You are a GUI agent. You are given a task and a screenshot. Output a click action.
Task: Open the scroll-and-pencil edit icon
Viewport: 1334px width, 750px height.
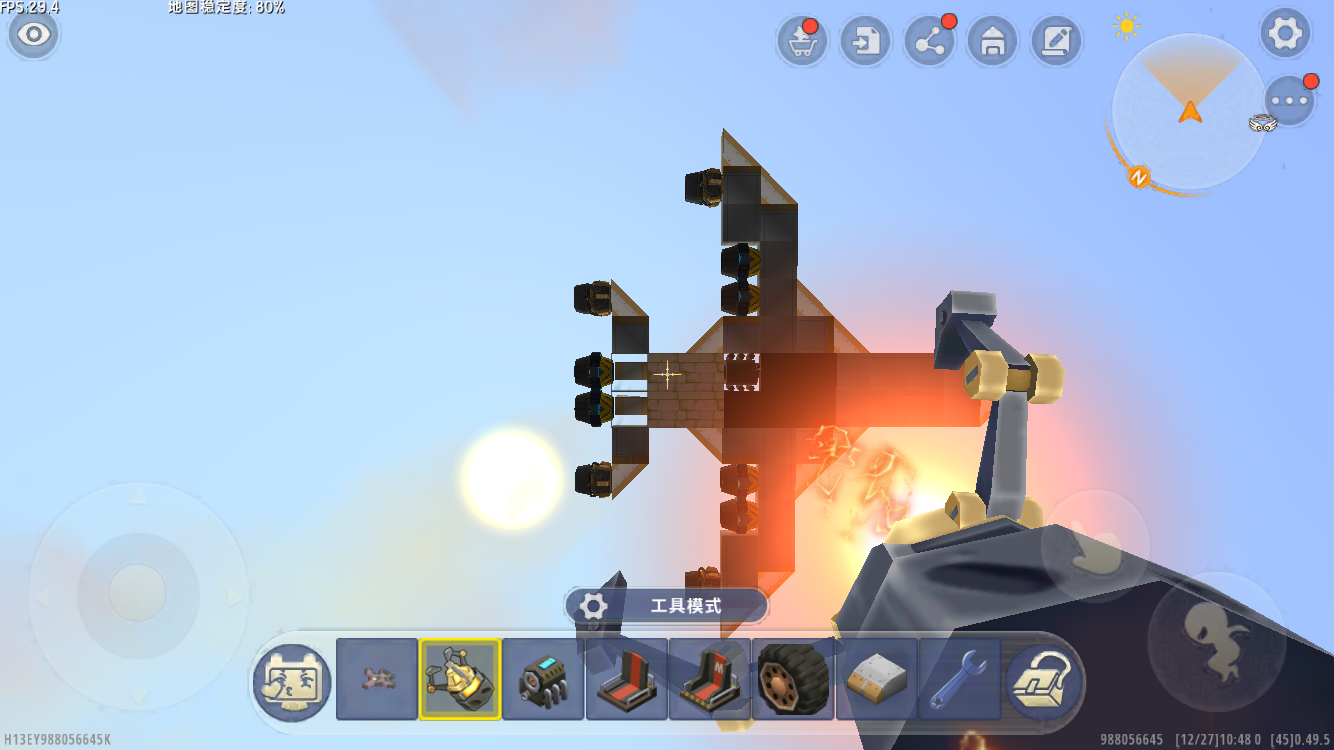(x=1056, y=42)
